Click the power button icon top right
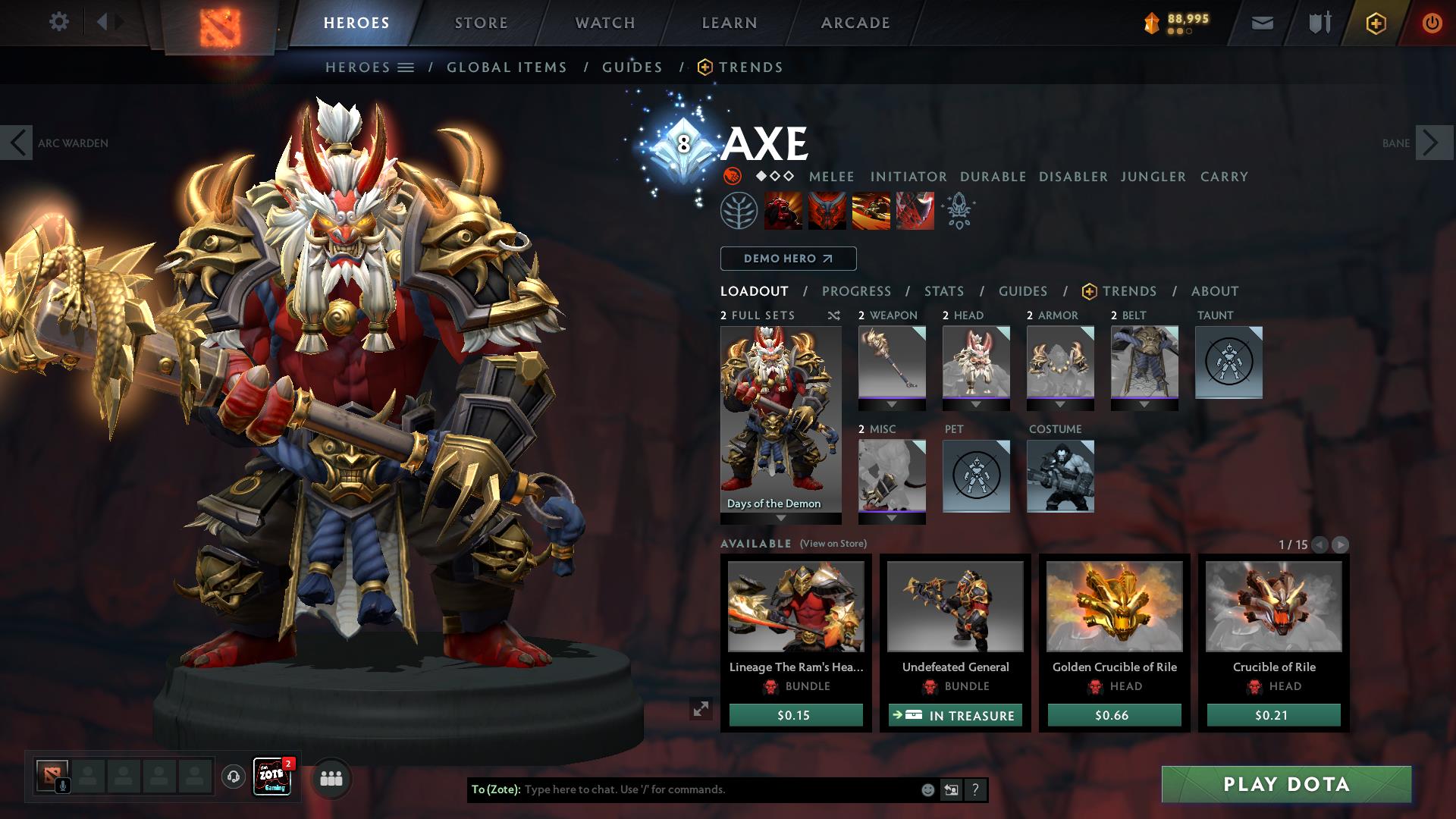The height and width of the screenshot is (819, 1456). click(1432, 23)
